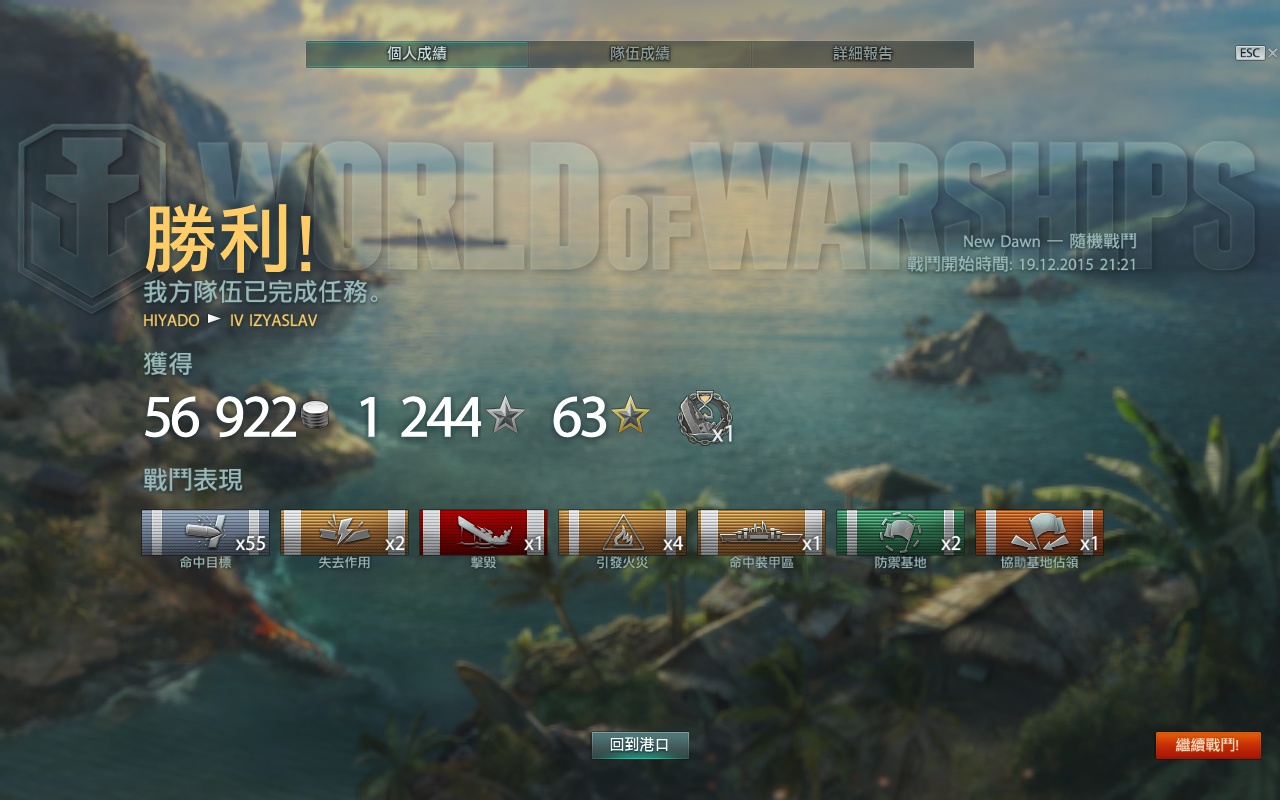Image resolution: width=1280 pixels, height=800 pixels.
Task: Return to port with 回到港口
Action: pyautogui.click(x=640, y=745)
